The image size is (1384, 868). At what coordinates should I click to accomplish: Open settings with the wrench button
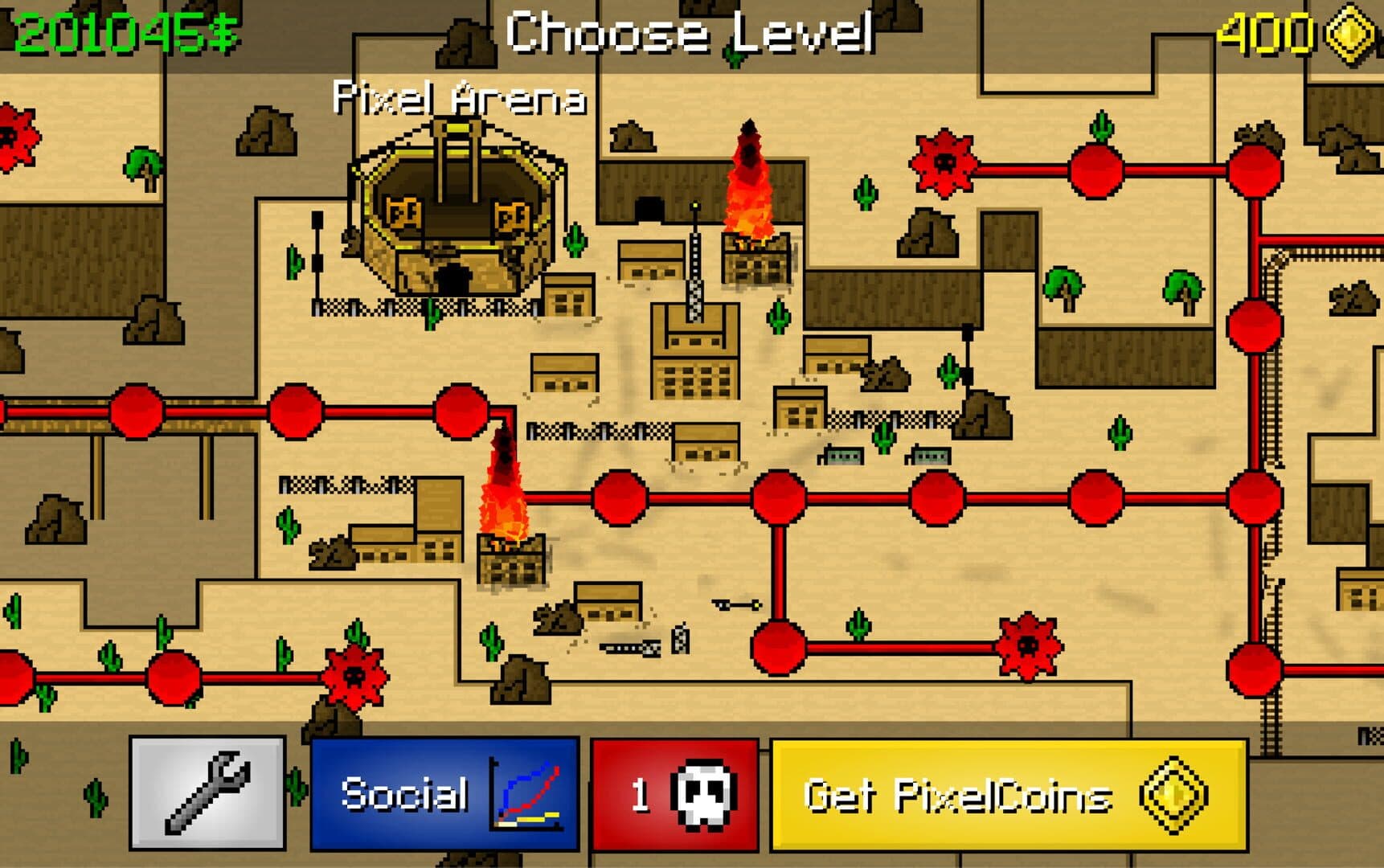pos(207,793)
